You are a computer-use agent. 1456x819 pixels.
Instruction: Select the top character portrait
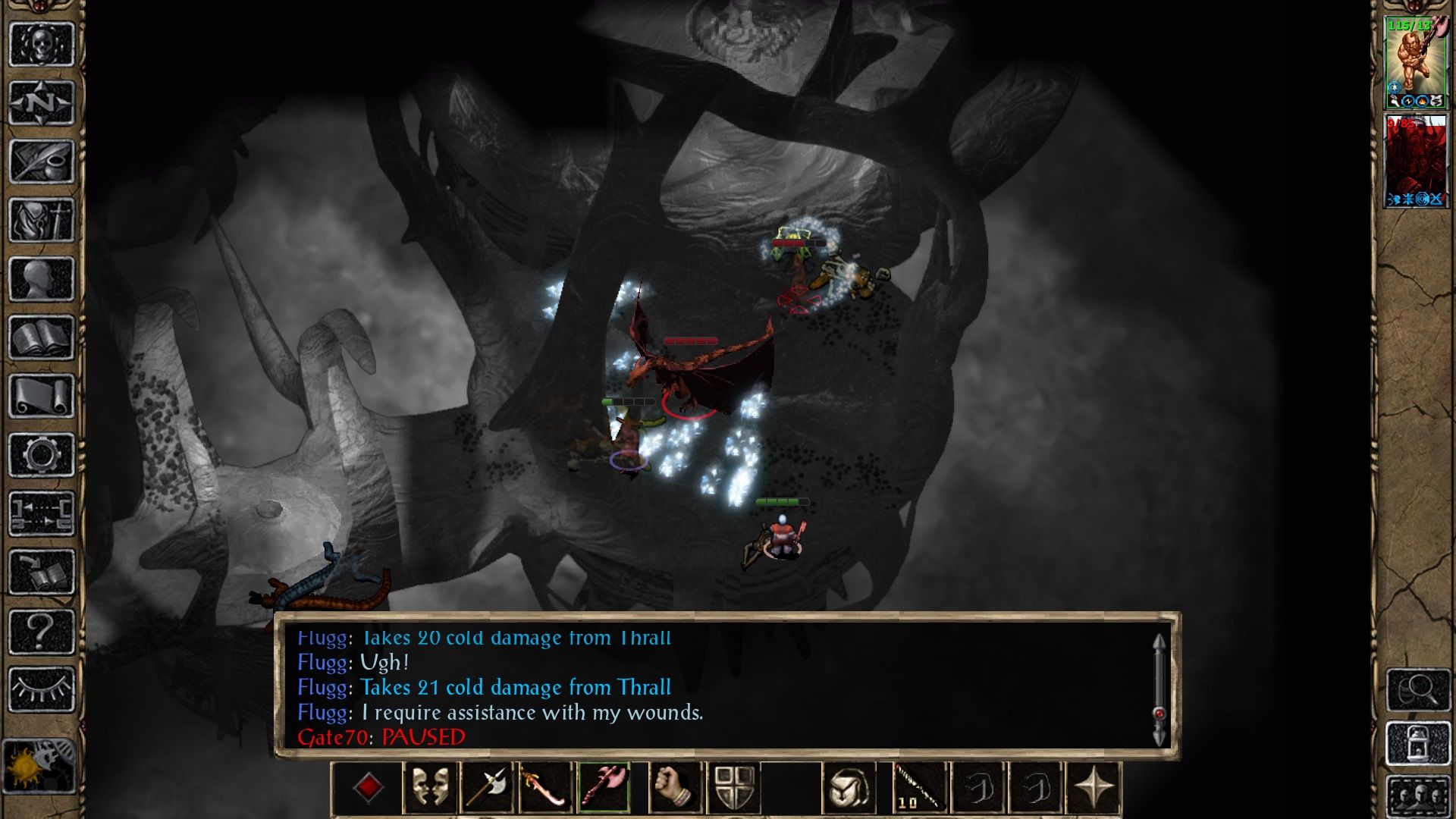(1415, 61)
